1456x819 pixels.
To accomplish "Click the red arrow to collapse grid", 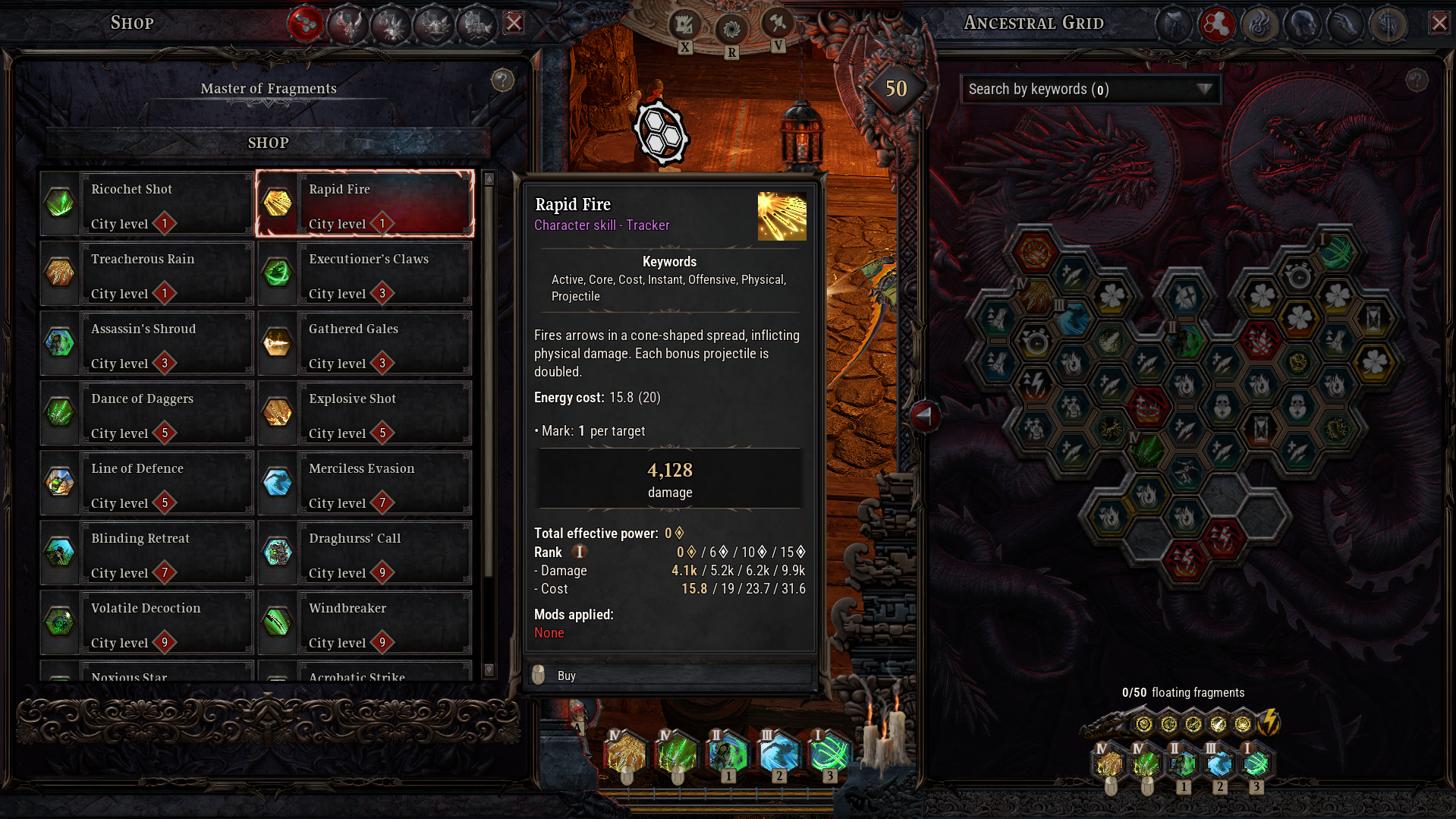I will click(924, 415).
